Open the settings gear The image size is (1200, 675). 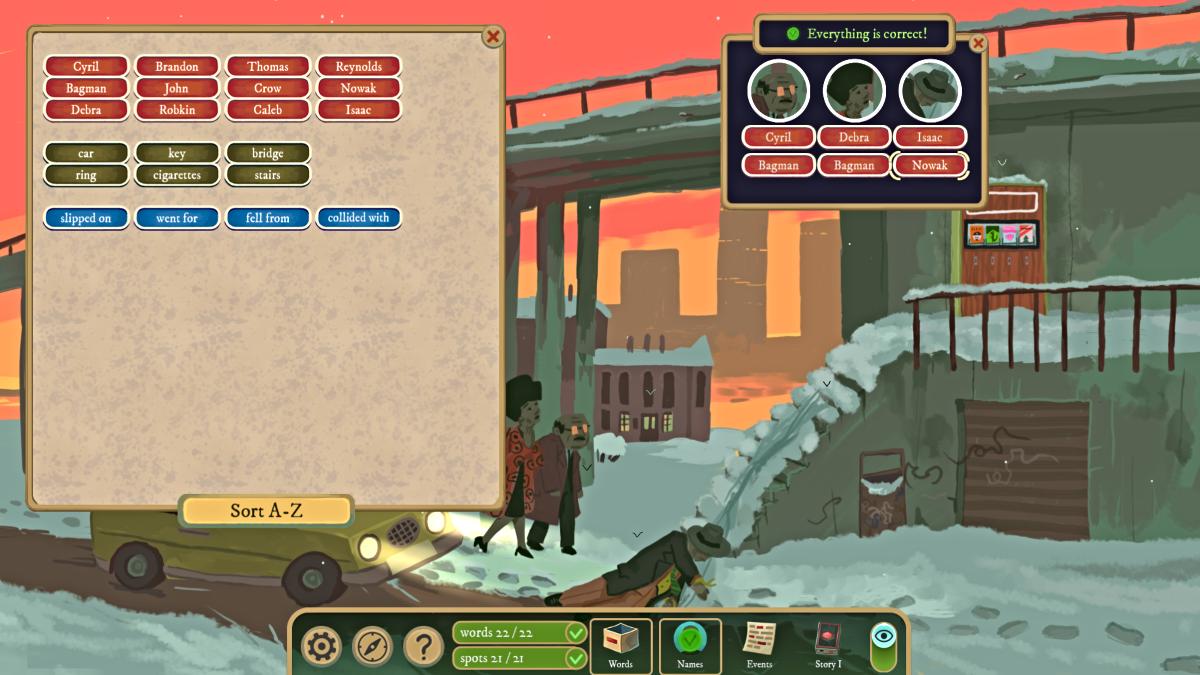click(321, 646)
